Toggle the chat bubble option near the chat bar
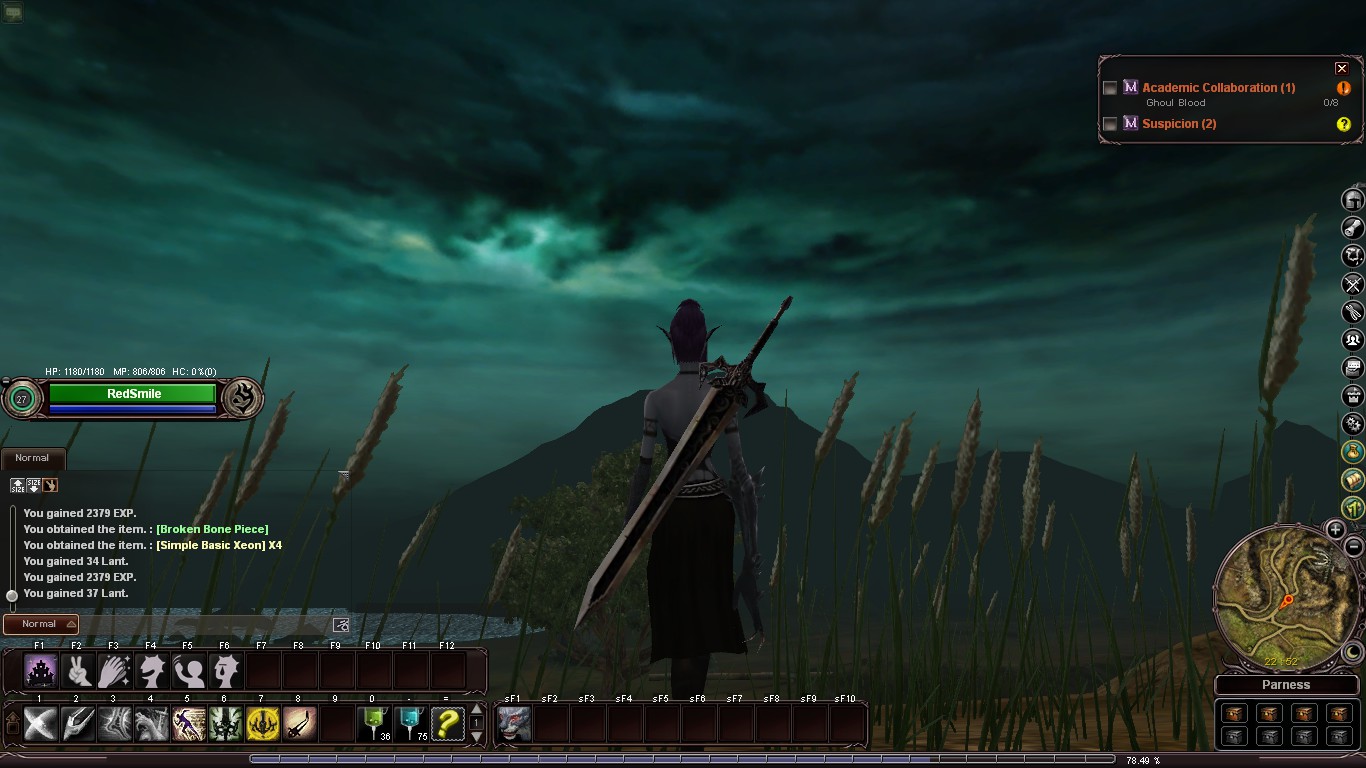This screenshot has width=1366, height=768. 340,623
